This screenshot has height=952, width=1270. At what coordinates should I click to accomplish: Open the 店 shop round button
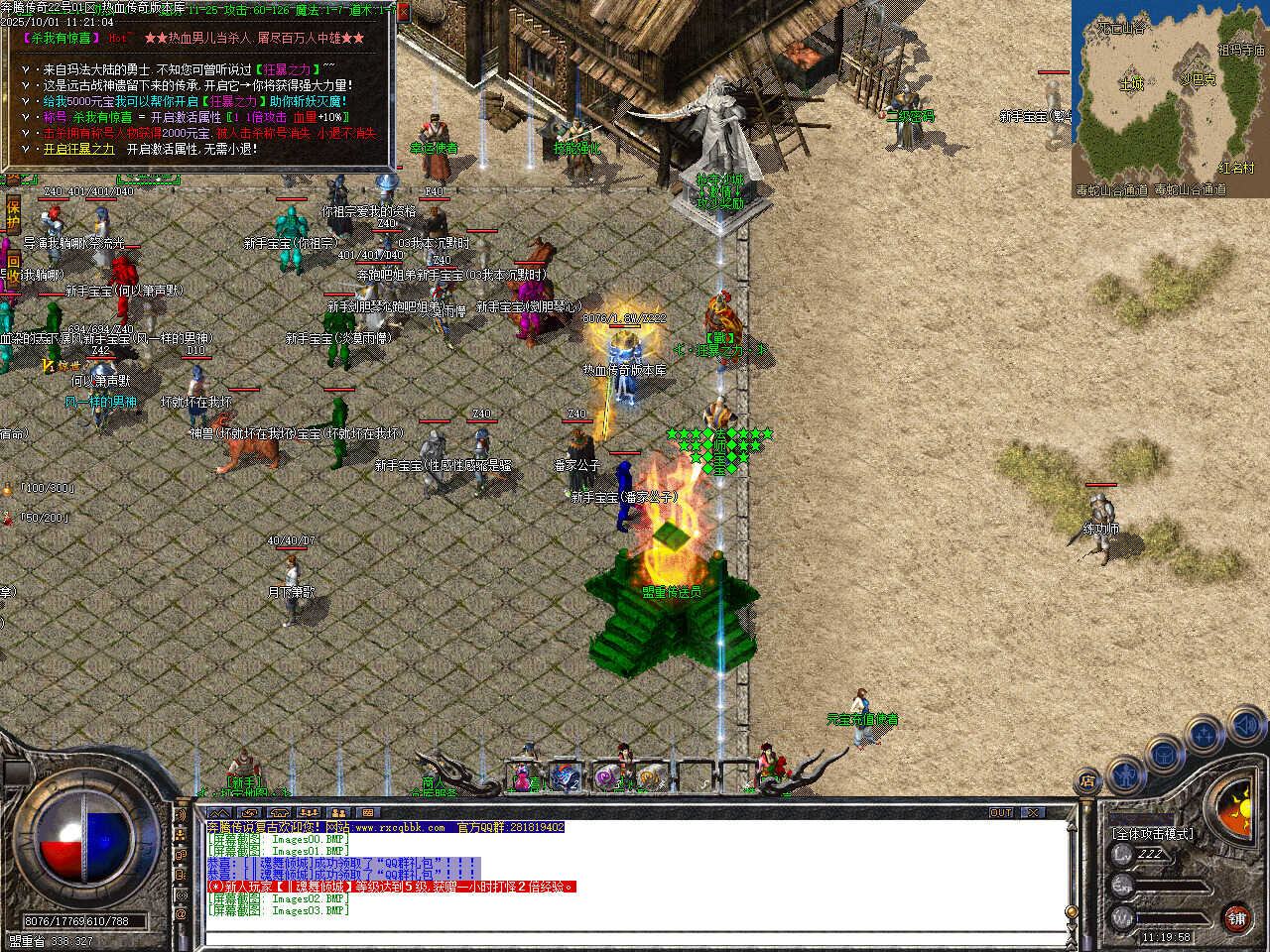(1088, 782)
